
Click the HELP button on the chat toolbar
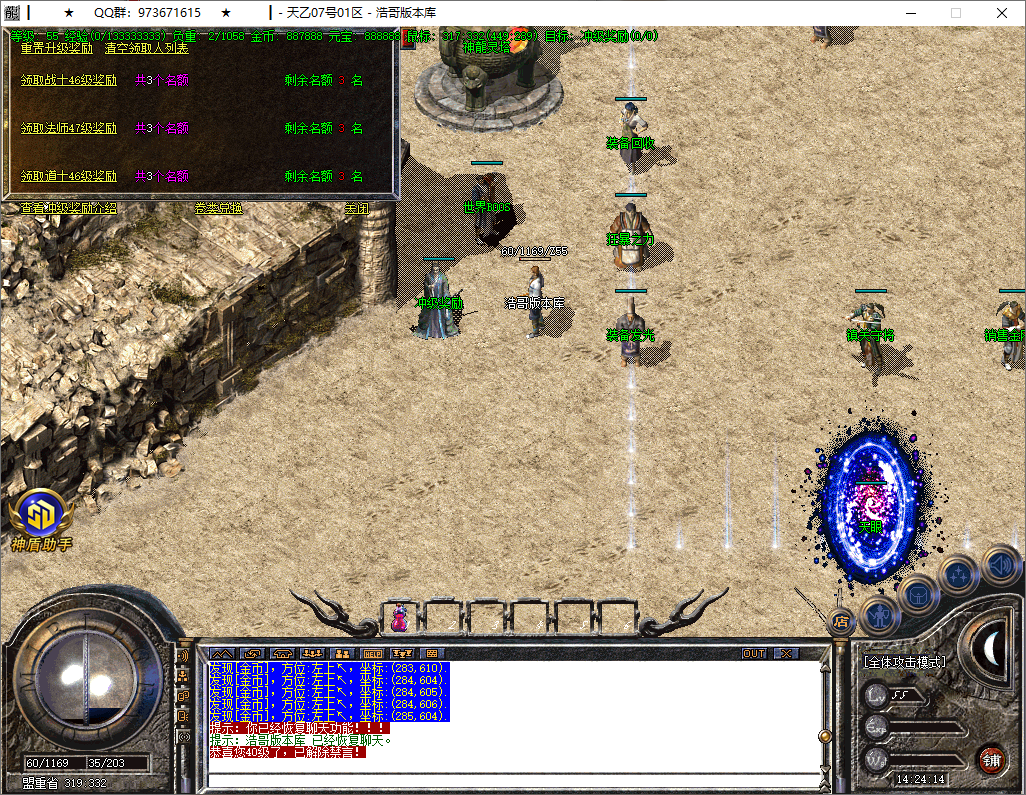(x=372, y=653)
